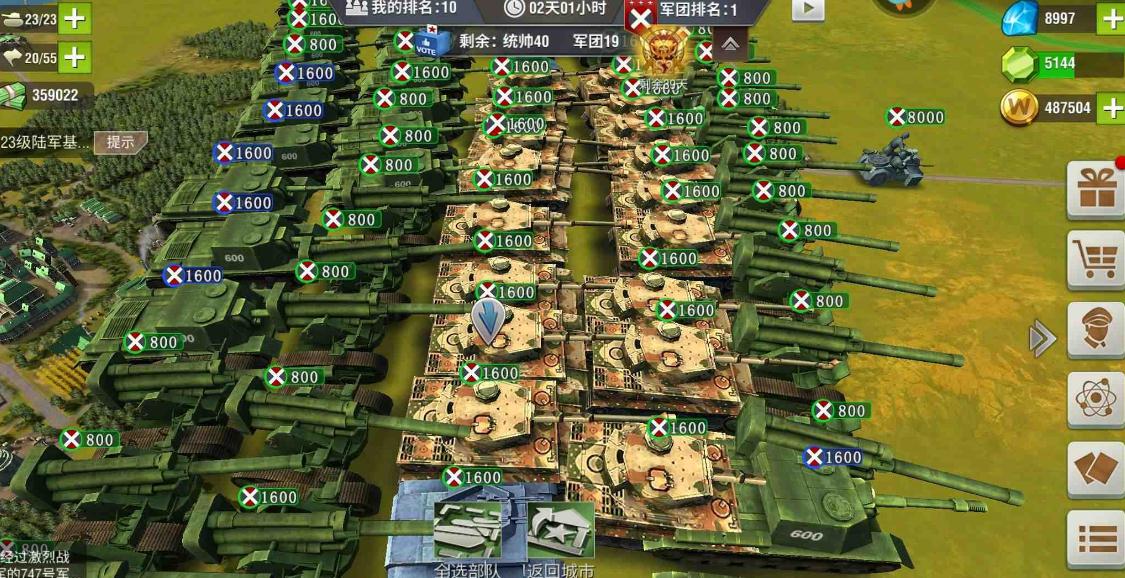
Task: Open the shopping cart store
Action: 1095,259
